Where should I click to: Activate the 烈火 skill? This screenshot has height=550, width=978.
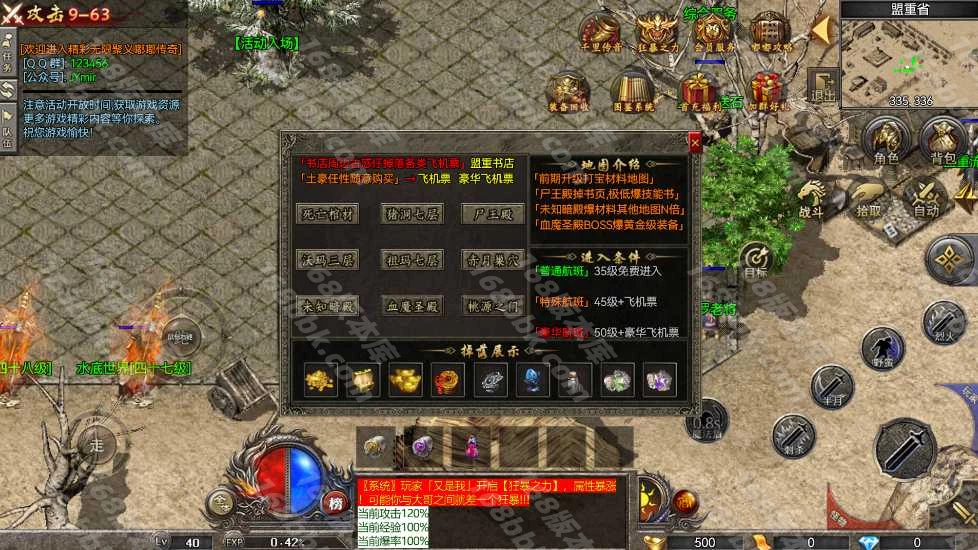(x=943, y=322)
